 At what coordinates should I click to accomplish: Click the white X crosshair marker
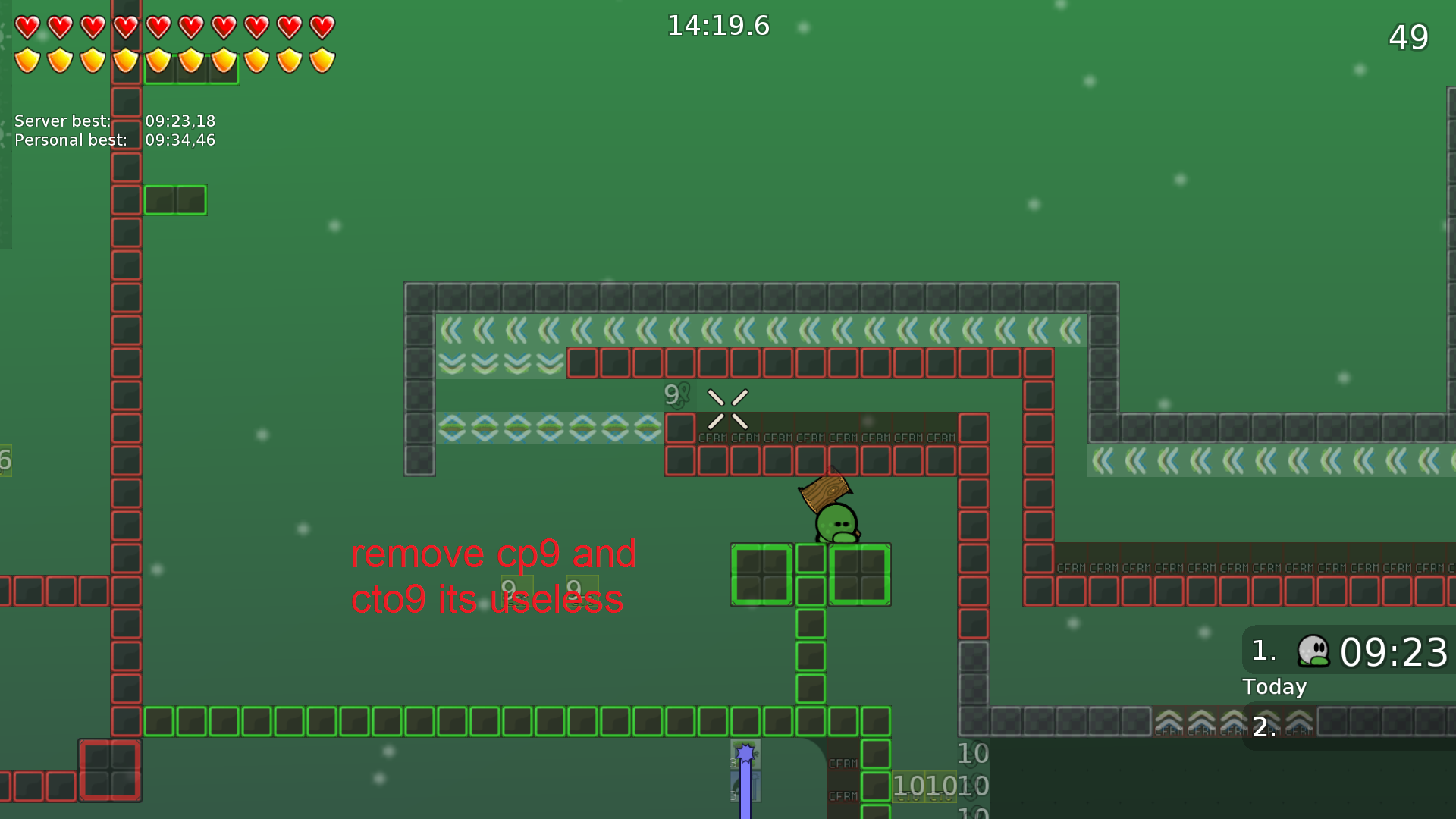click(728, 409)
